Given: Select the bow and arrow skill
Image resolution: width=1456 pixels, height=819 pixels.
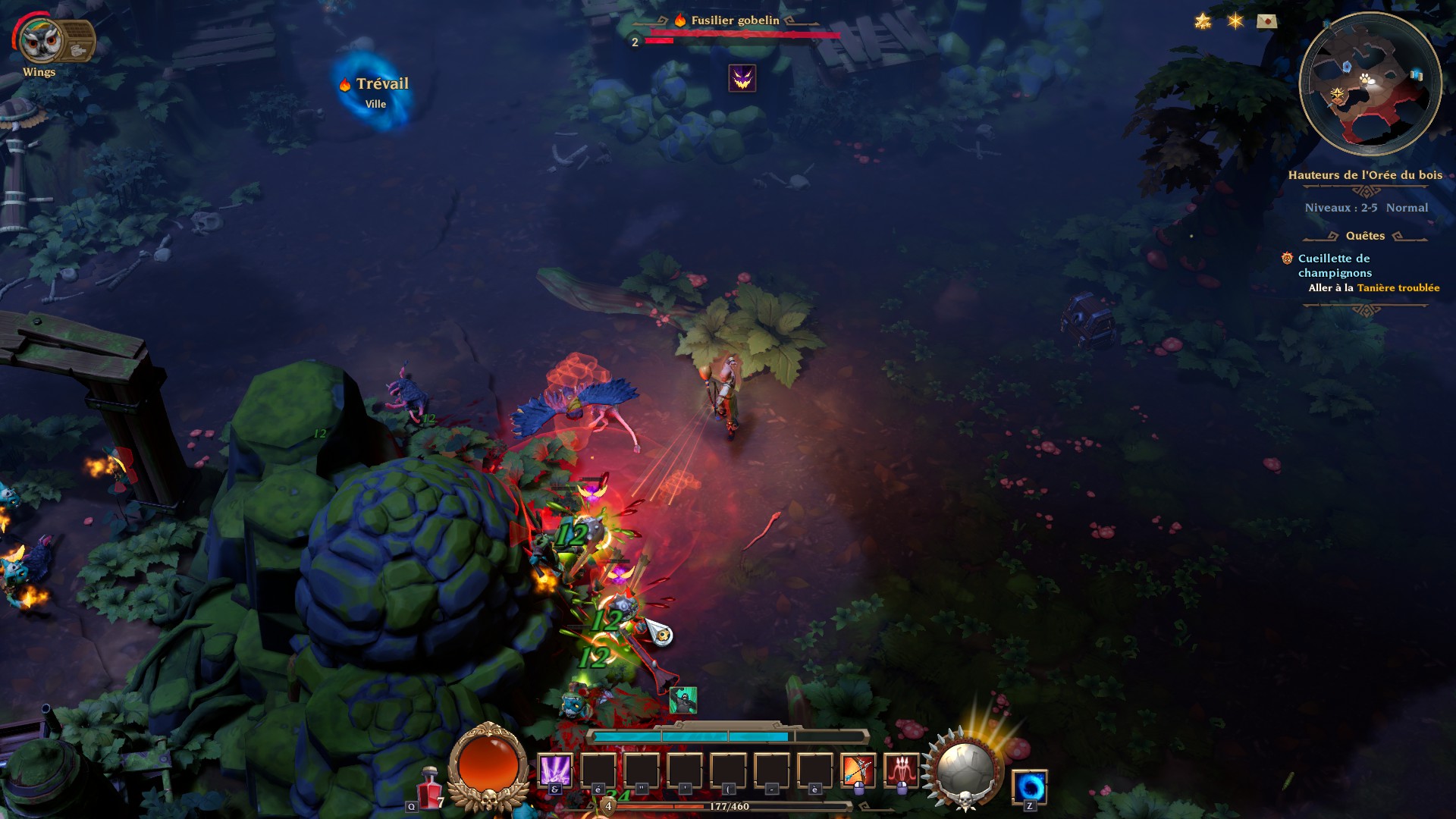Looking at the screenshot, I should pyautogui.click(x=858, y=770).
